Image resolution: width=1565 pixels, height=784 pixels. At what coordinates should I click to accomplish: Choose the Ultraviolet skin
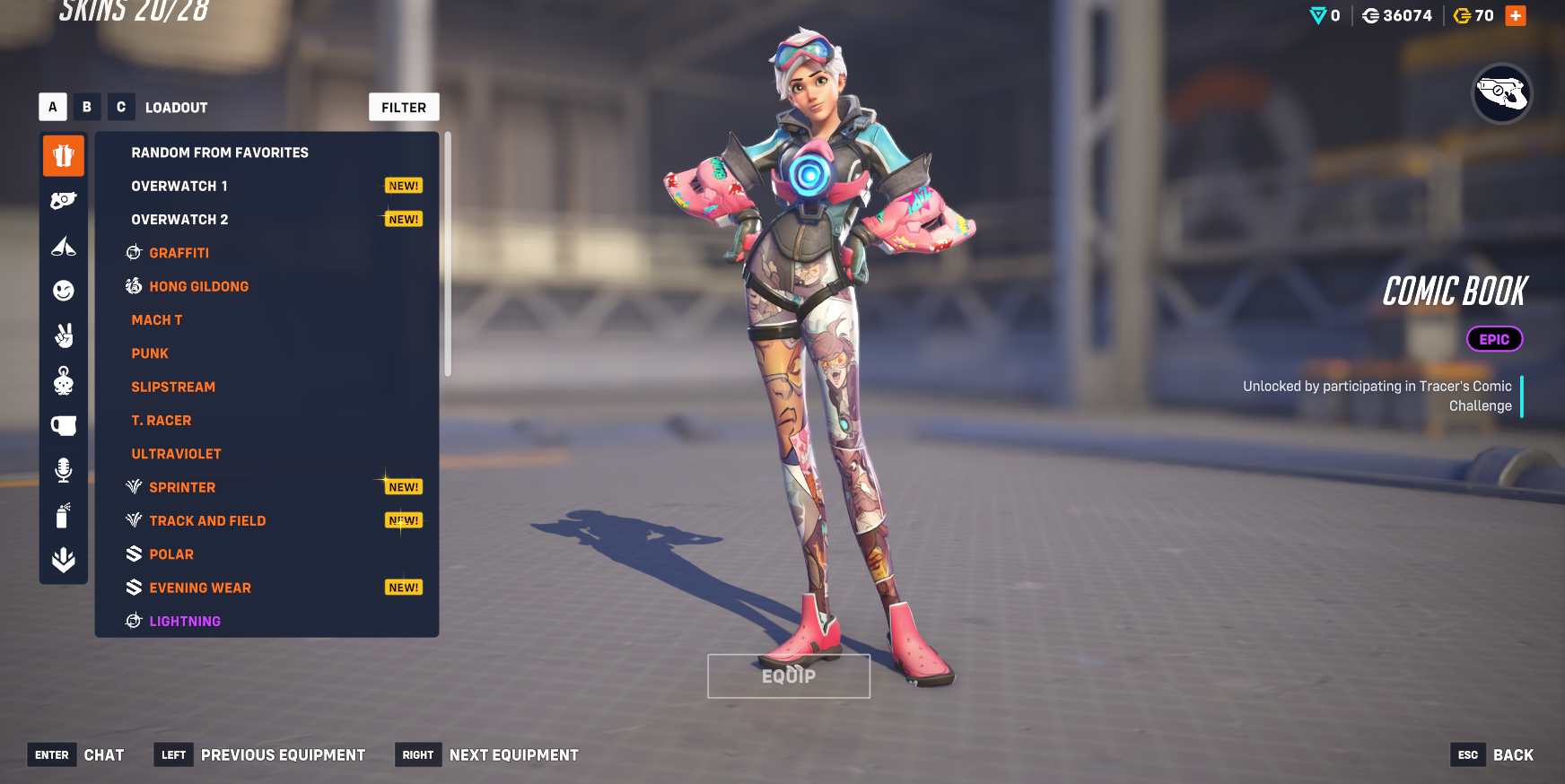click(x=176, y=454)
